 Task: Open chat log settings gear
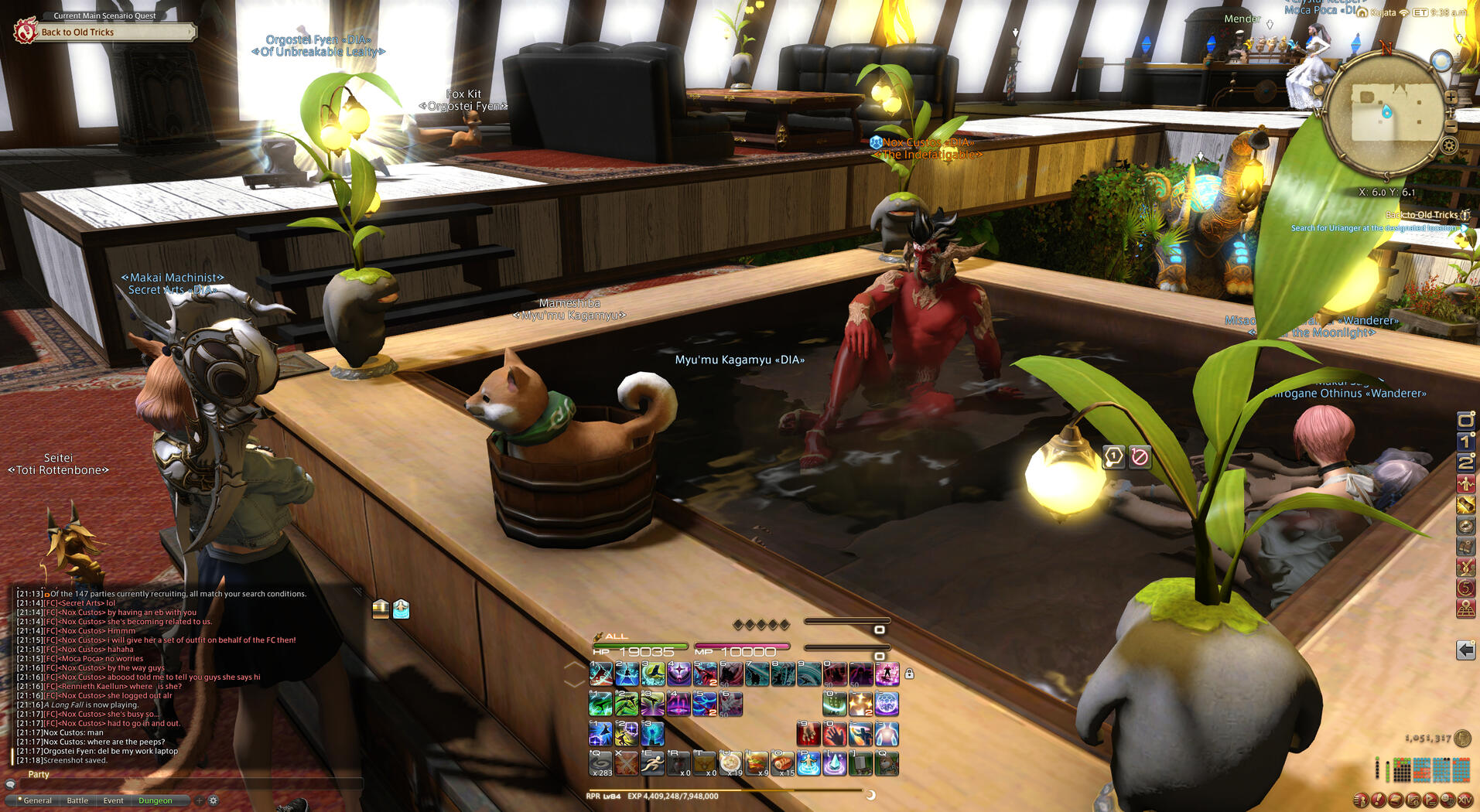point(214,800)
